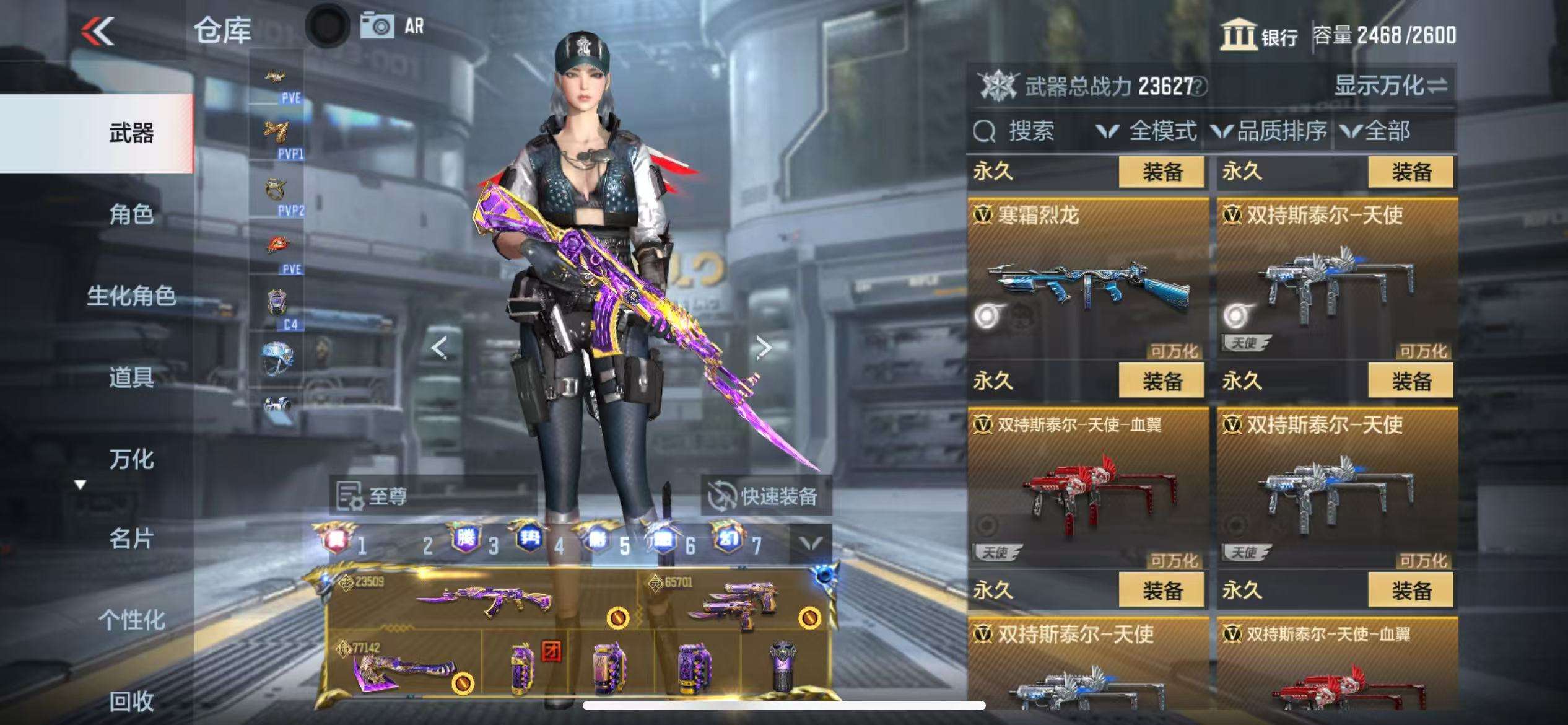The width and height of the screenshot is (1568, 725).
Task: Click the 搜索 search field
Action: tap(1029, 131)
